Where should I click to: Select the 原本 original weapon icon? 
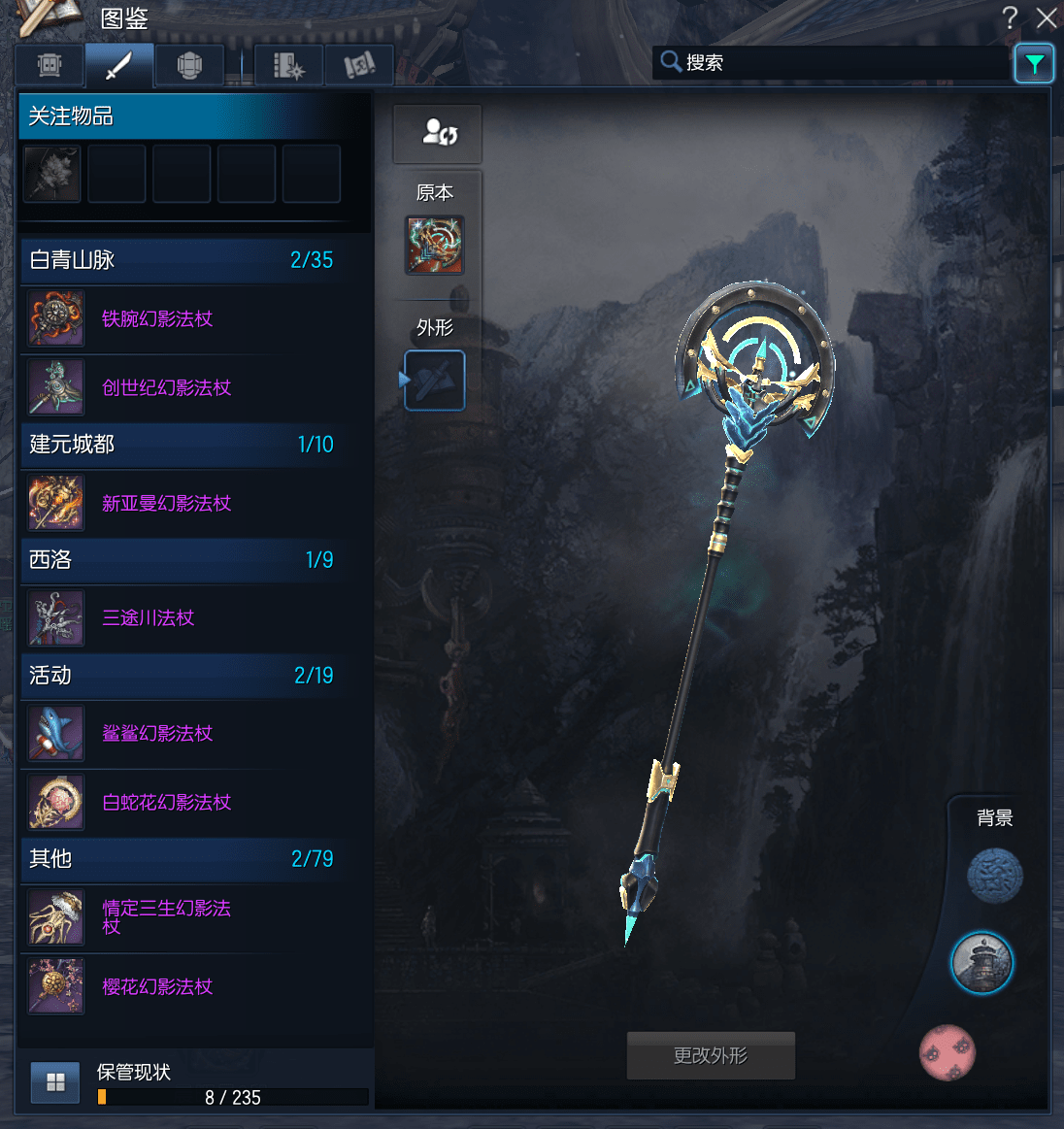coord(434,246)
